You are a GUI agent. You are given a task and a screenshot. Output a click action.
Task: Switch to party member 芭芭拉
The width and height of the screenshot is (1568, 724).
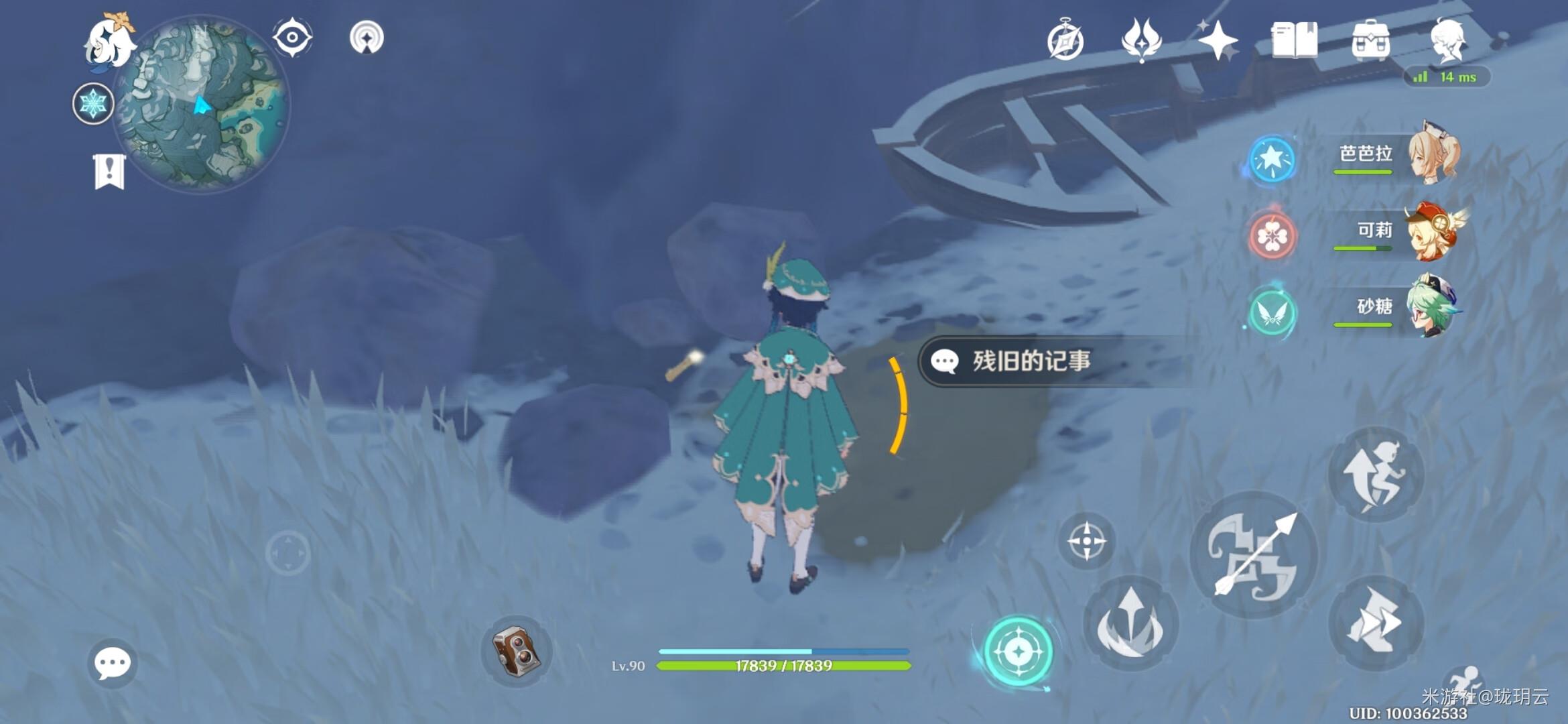[1394, 158]
